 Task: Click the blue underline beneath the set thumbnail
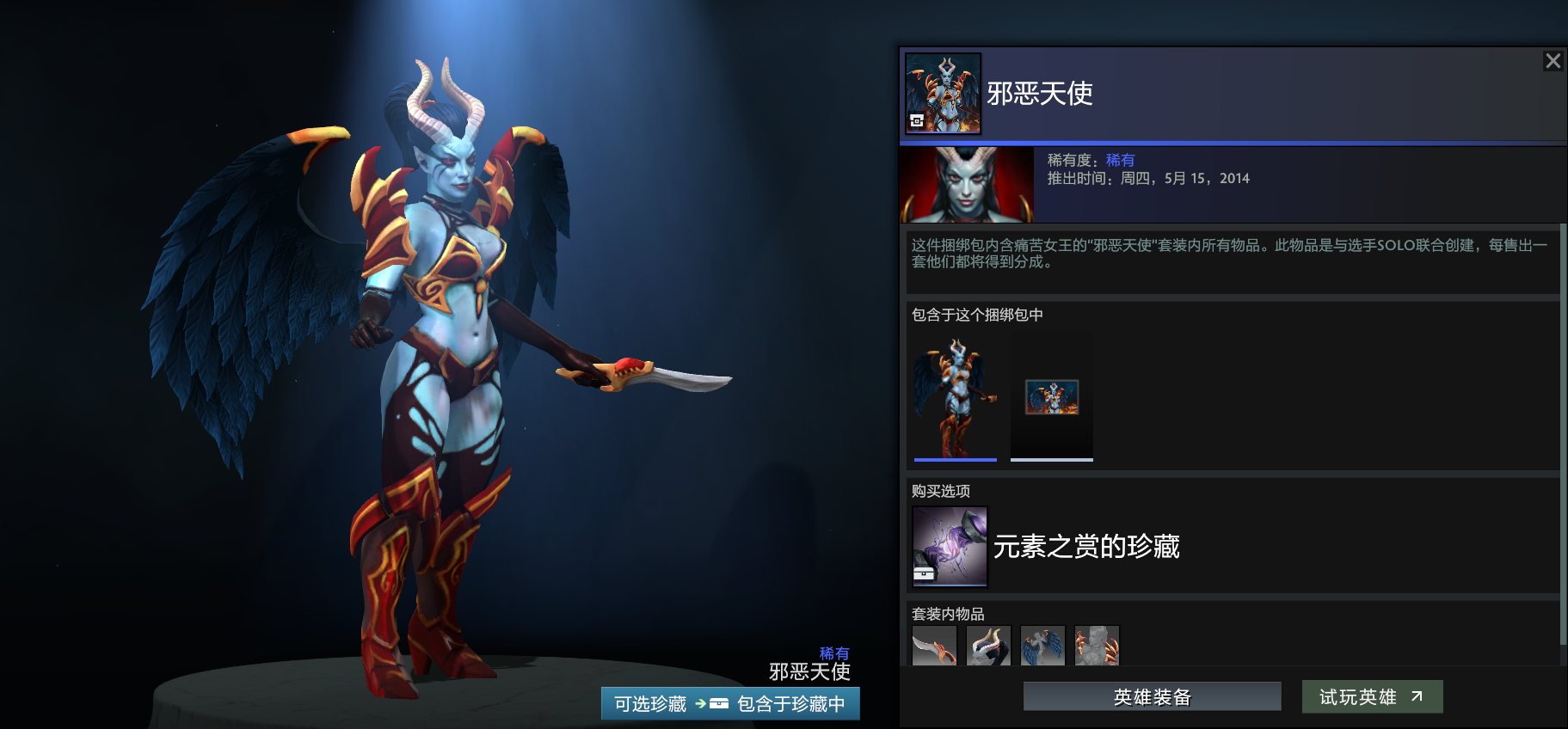955,460
